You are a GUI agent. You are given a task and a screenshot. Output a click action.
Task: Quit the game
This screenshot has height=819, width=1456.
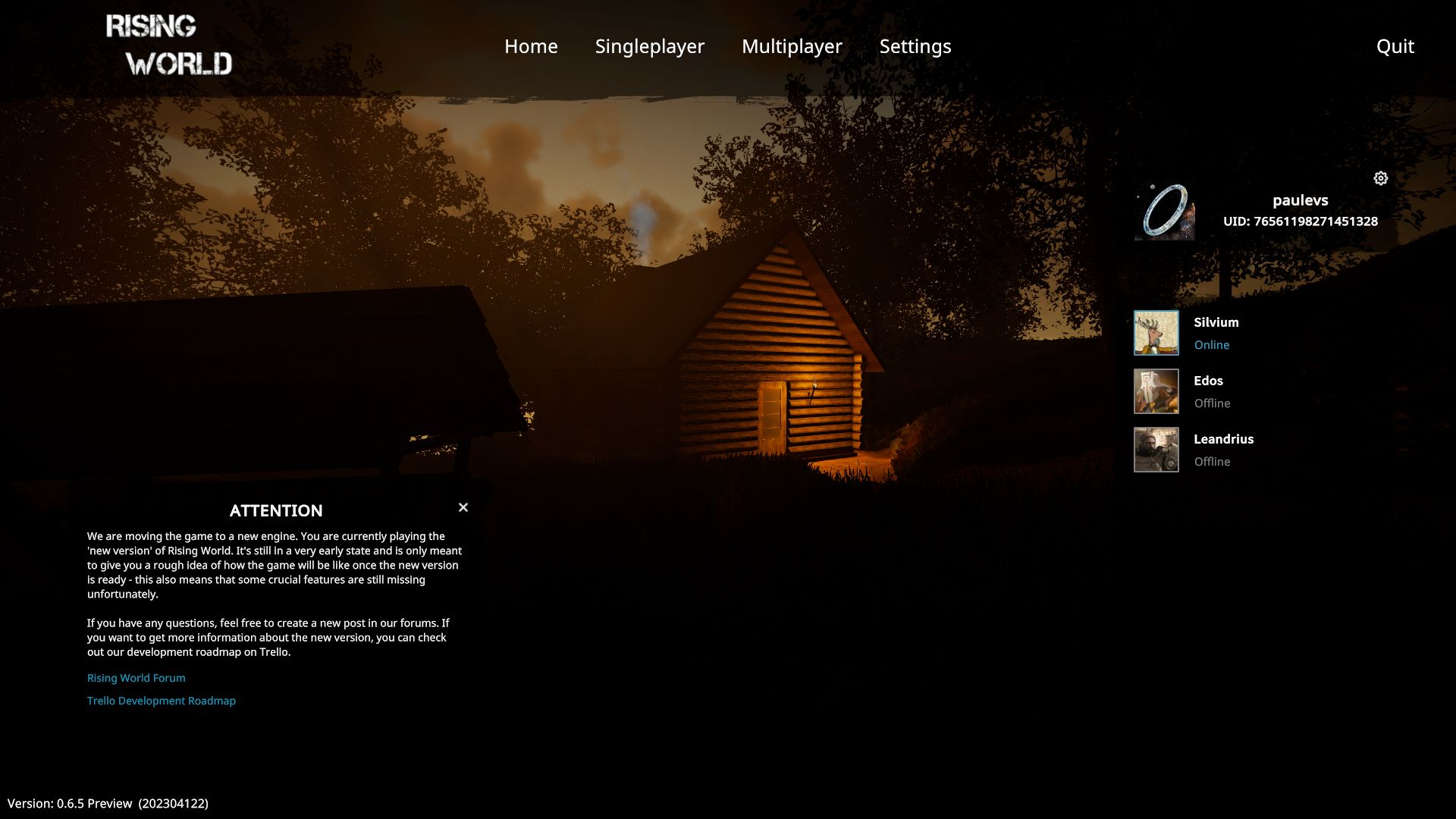[x=1395, y=46]
